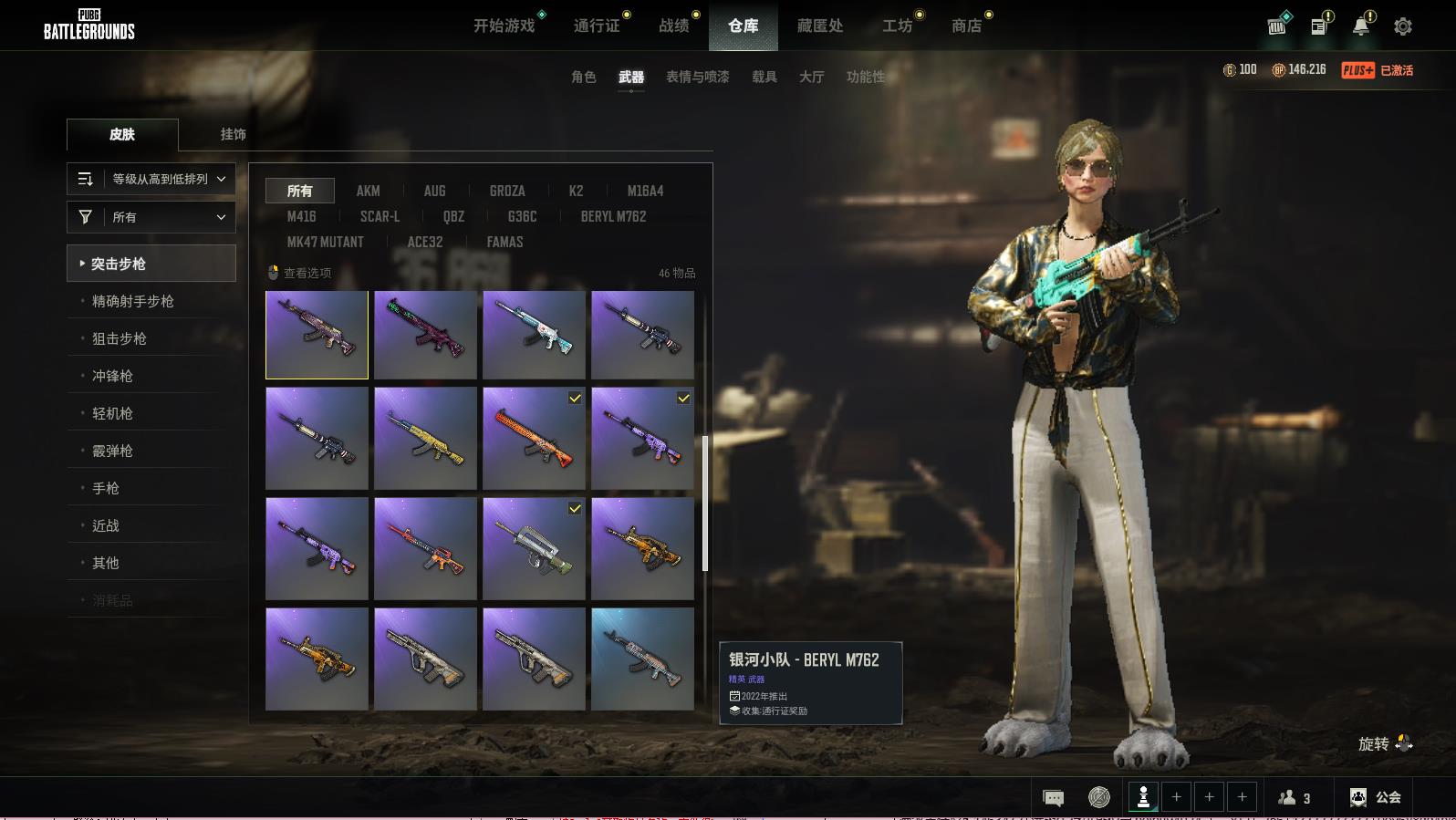Switch to the 载具 vehicle sub-tab
This screenshot has height=820, width=1456.
click(x=764, y=77)
